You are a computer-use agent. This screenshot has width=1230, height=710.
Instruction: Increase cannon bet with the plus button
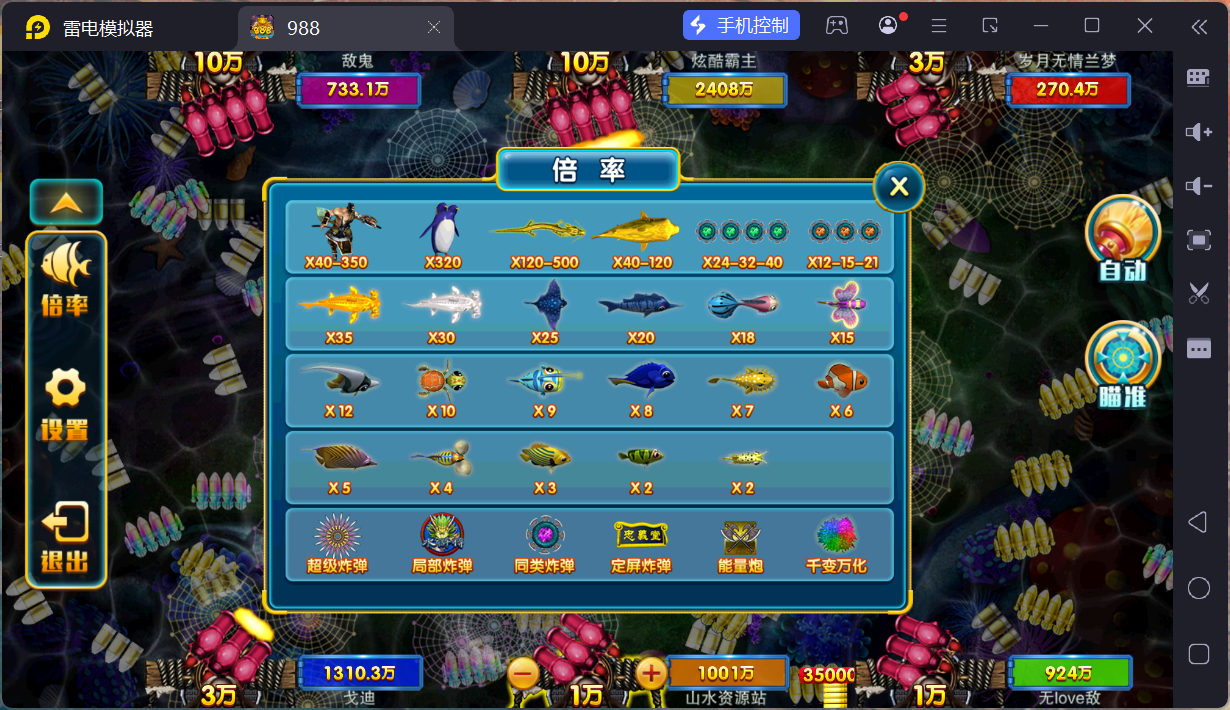coord(651,674)
